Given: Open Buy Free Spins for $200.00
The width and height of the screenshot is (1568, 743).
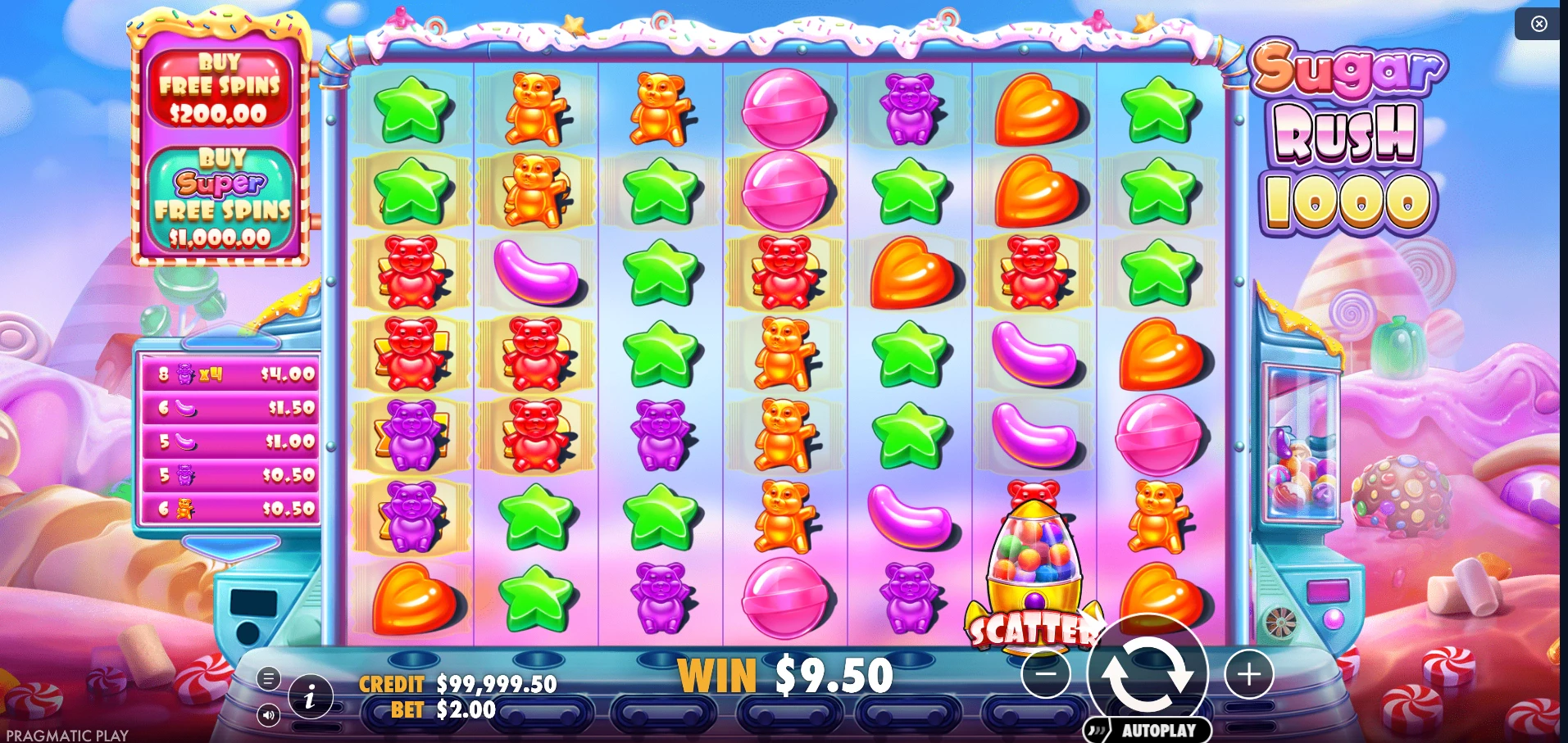Looking at the screenshot, I should (x=221, y=85).
